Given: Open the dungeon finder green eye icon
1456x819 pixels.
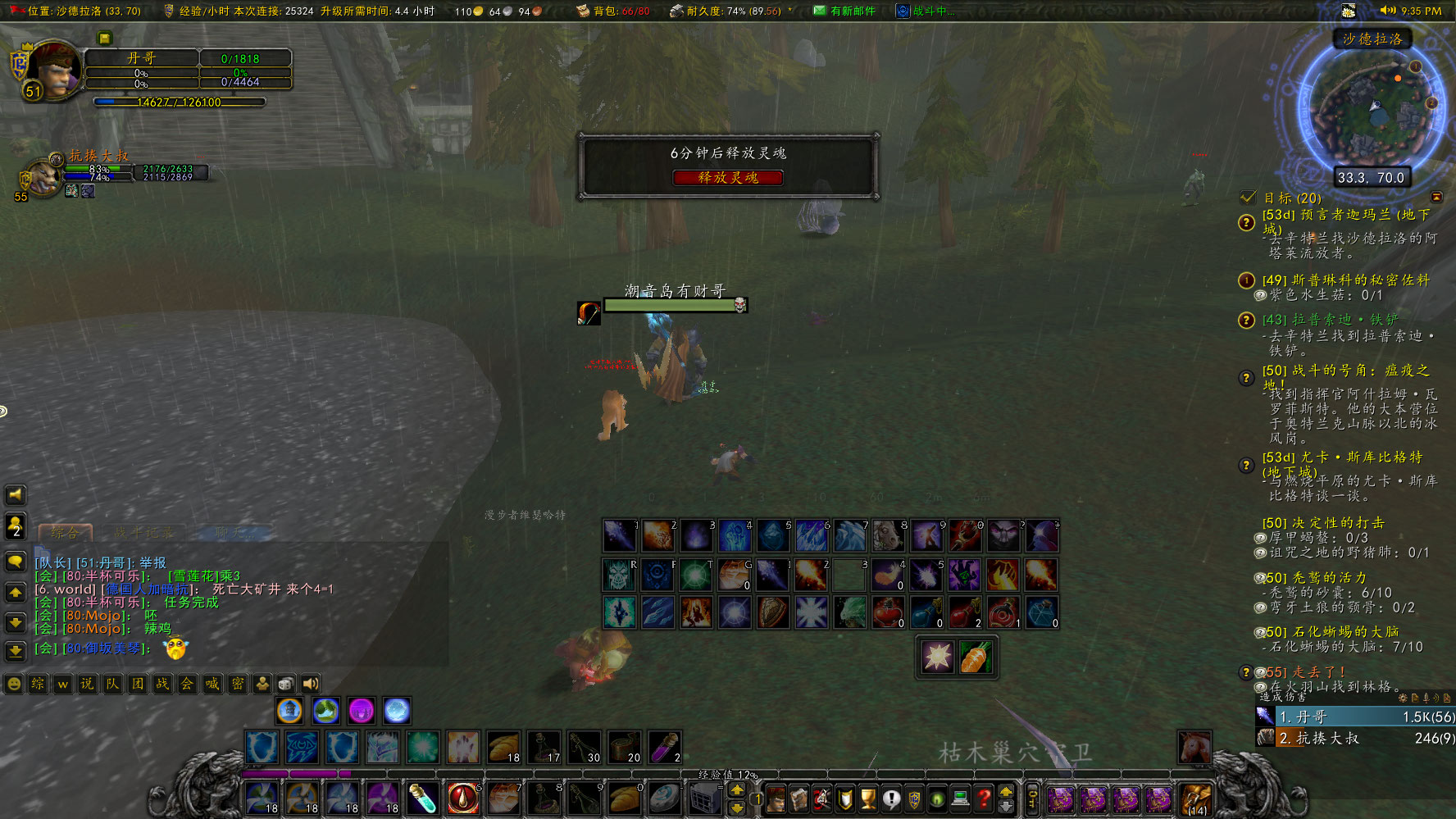Looking at the screenshot, I should [937, 799].
